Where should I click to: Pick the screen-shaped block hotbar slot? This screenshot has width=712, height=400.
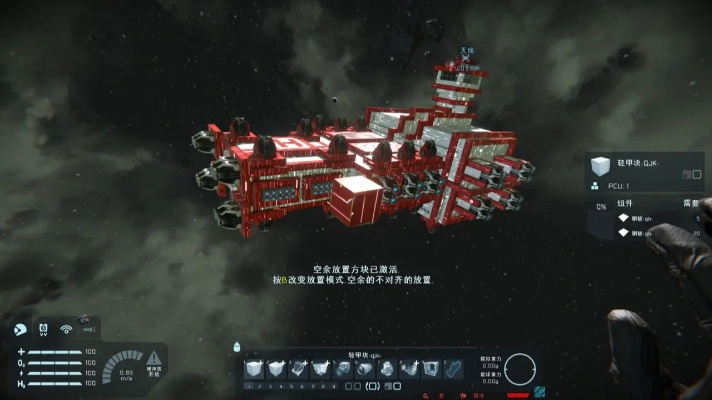pos(430,369)
